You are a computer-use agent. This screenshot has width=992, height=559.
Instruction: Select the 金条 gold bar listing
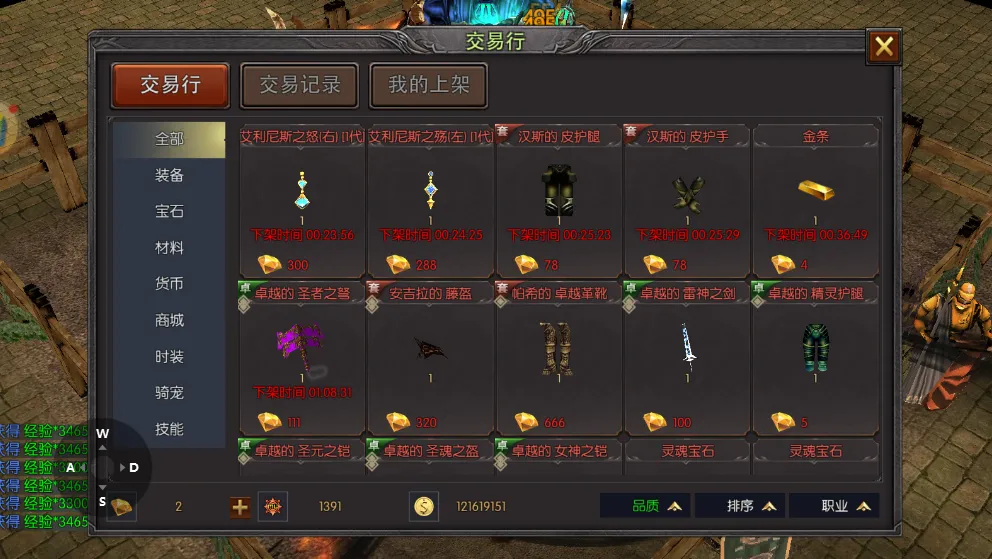815,200
